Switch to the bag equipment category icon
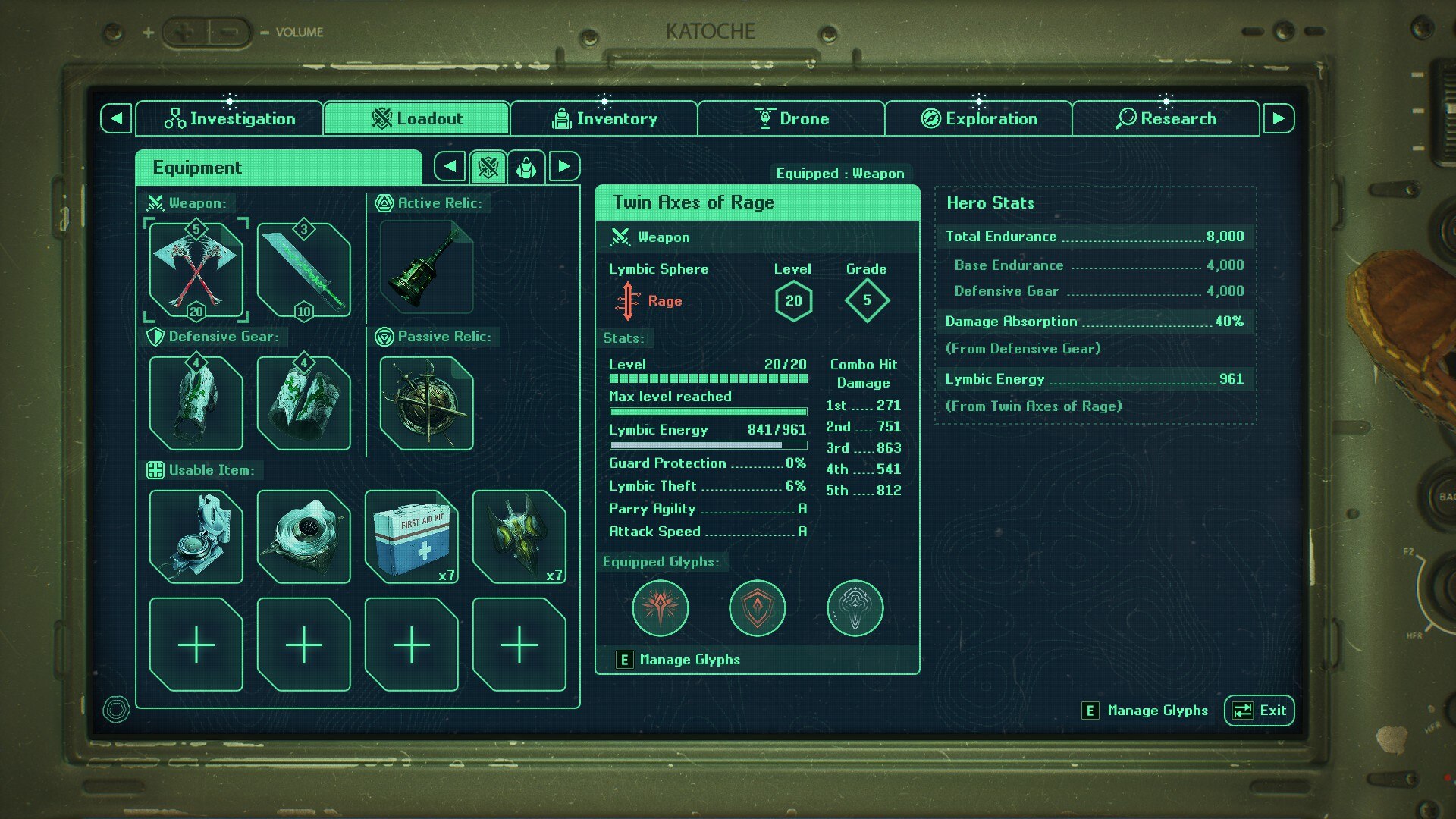 click(x=526, y=167)
